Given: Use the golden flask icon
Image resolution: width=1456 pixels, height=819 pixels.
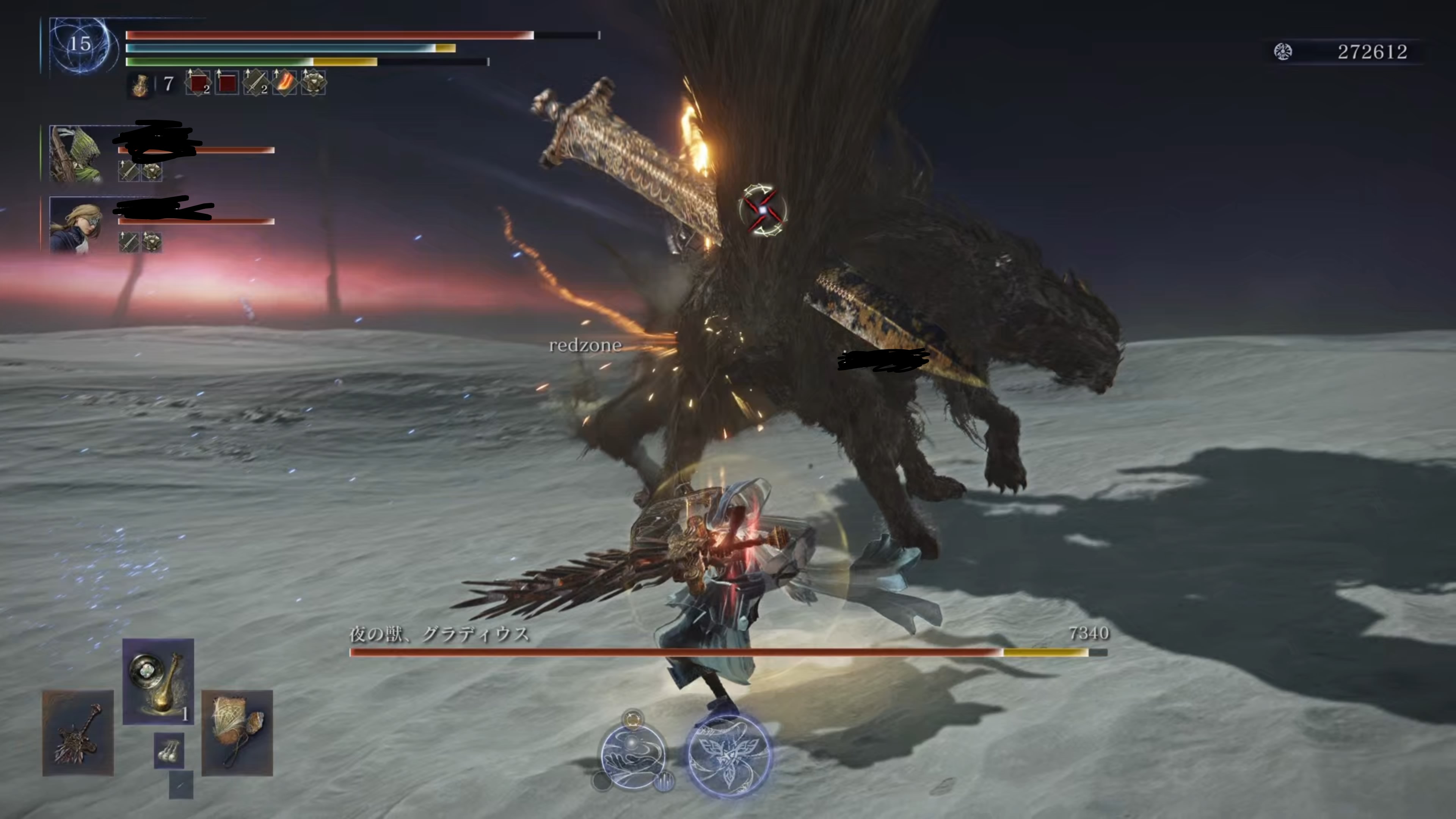Looking at the screenshot, I should 140,85.
